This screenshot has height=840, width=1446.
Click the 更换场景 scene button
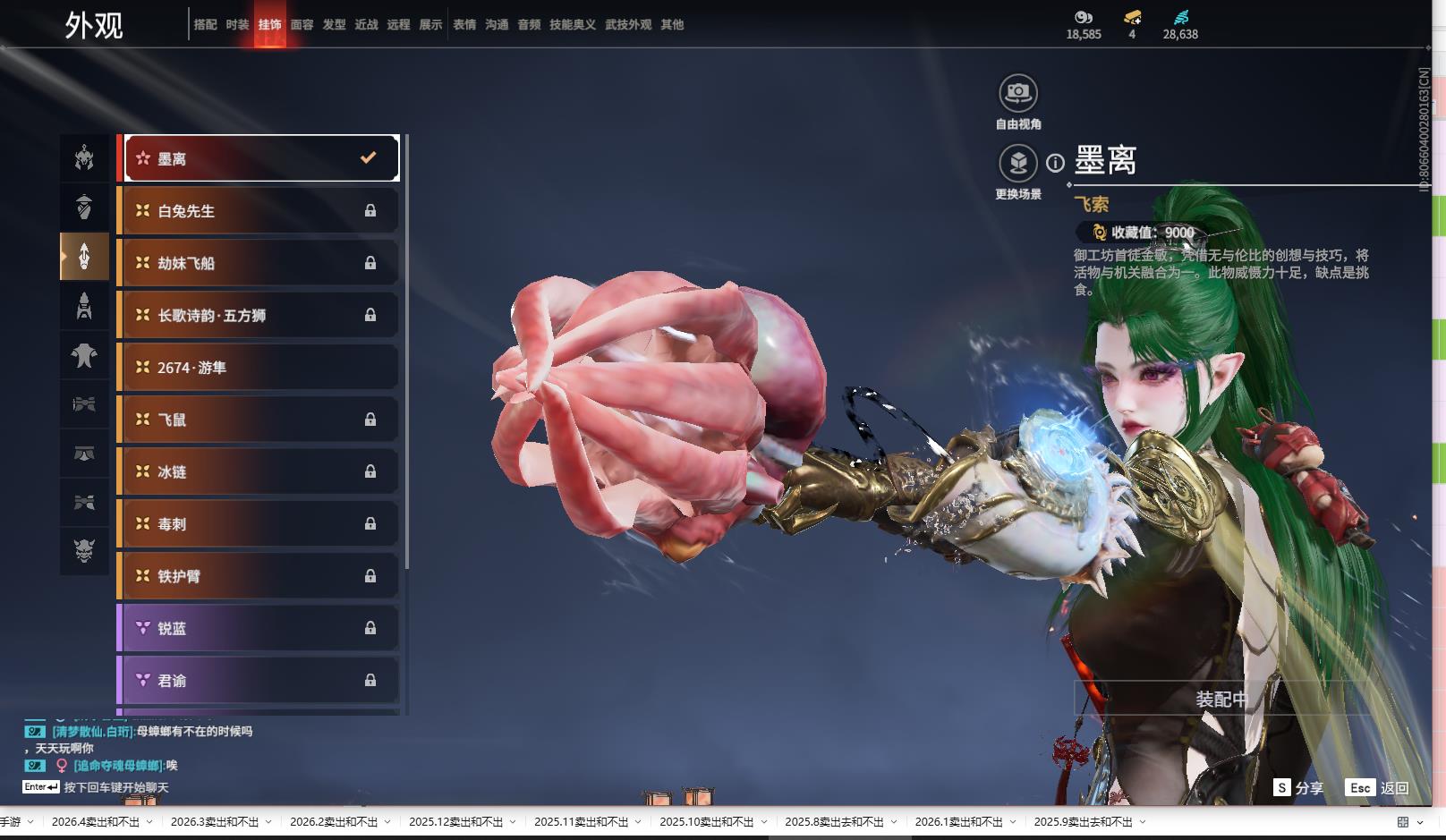pos(1018,163)
